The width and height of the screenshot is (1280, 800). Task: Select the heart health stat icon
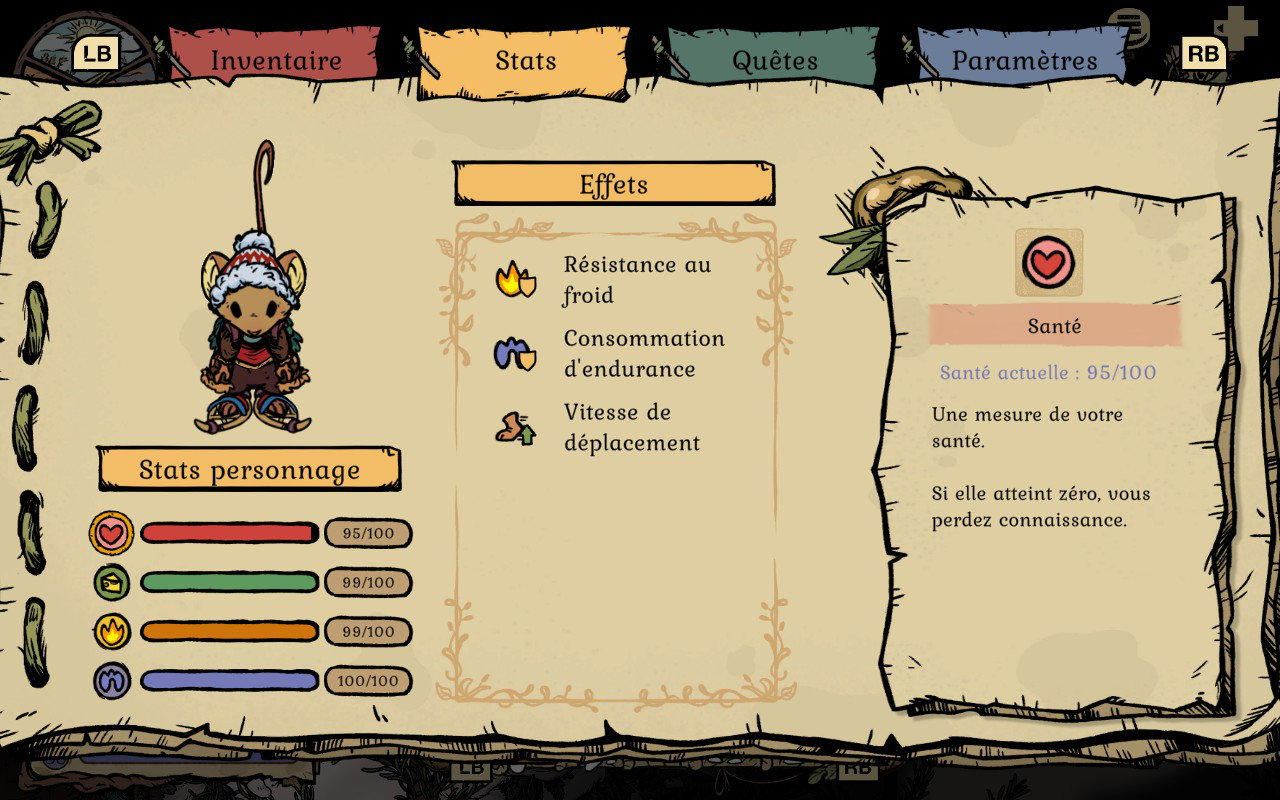(x=111, y=533)
